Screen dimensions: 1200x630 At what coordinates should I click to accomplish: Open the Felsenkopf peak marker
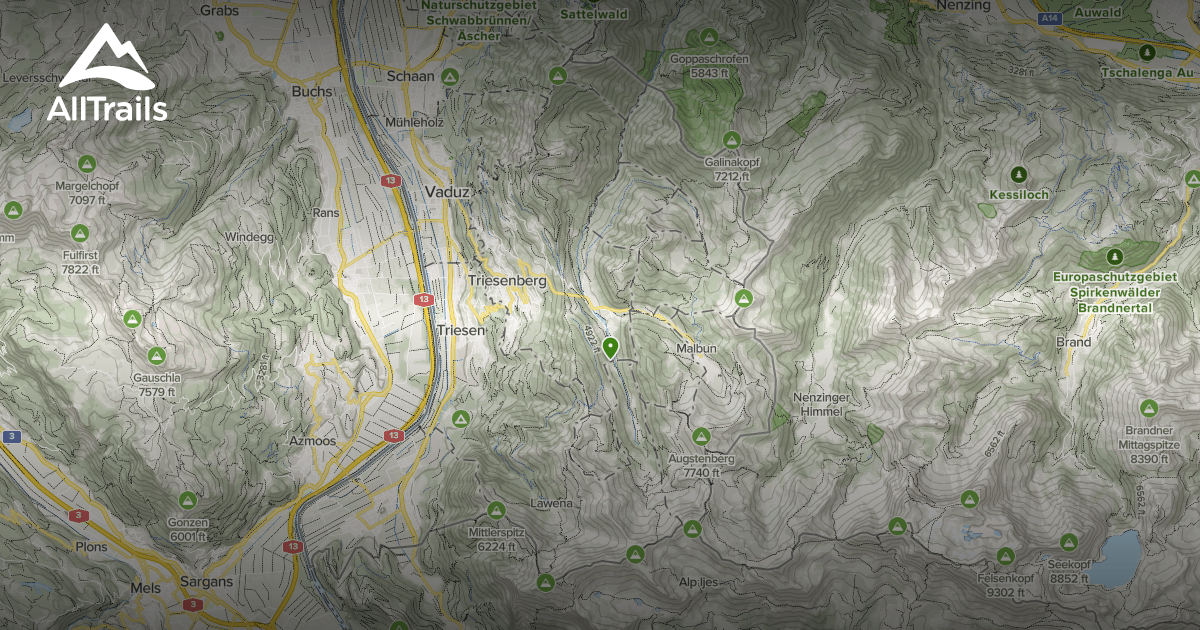[1005, 556]
